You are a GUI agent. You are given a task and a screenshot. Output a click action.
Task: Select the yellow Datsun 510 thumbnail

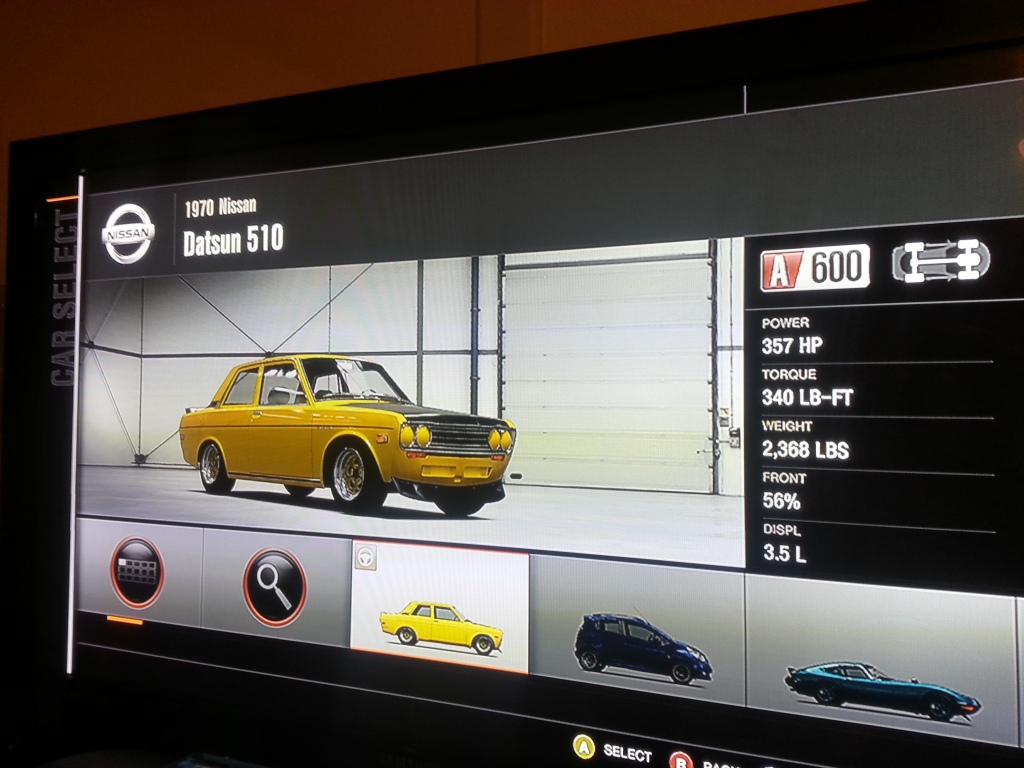[440, 611]
